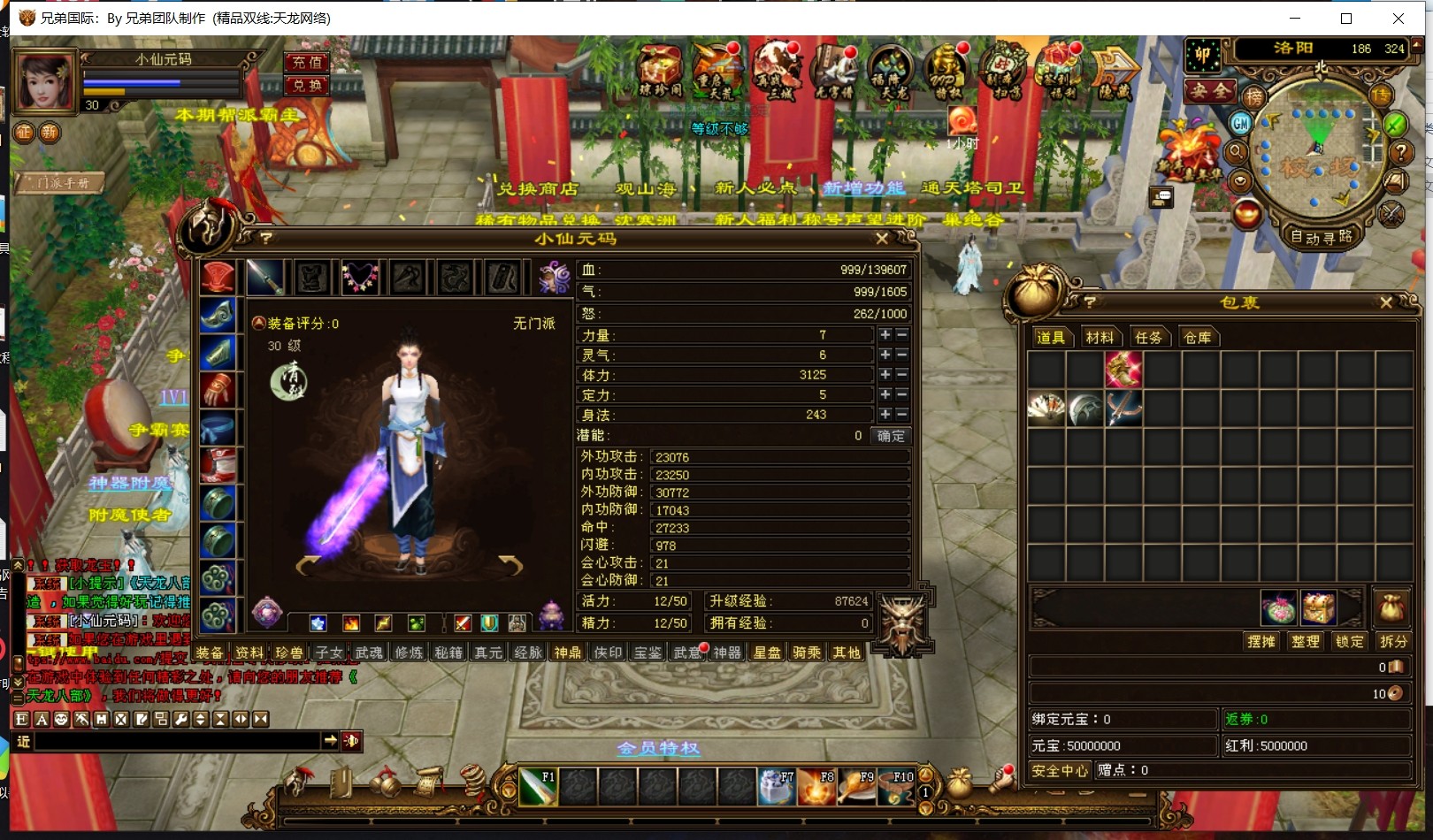Open the 摆摊 stall button
Screen dimensions: 1433x840
point(1261,642)
